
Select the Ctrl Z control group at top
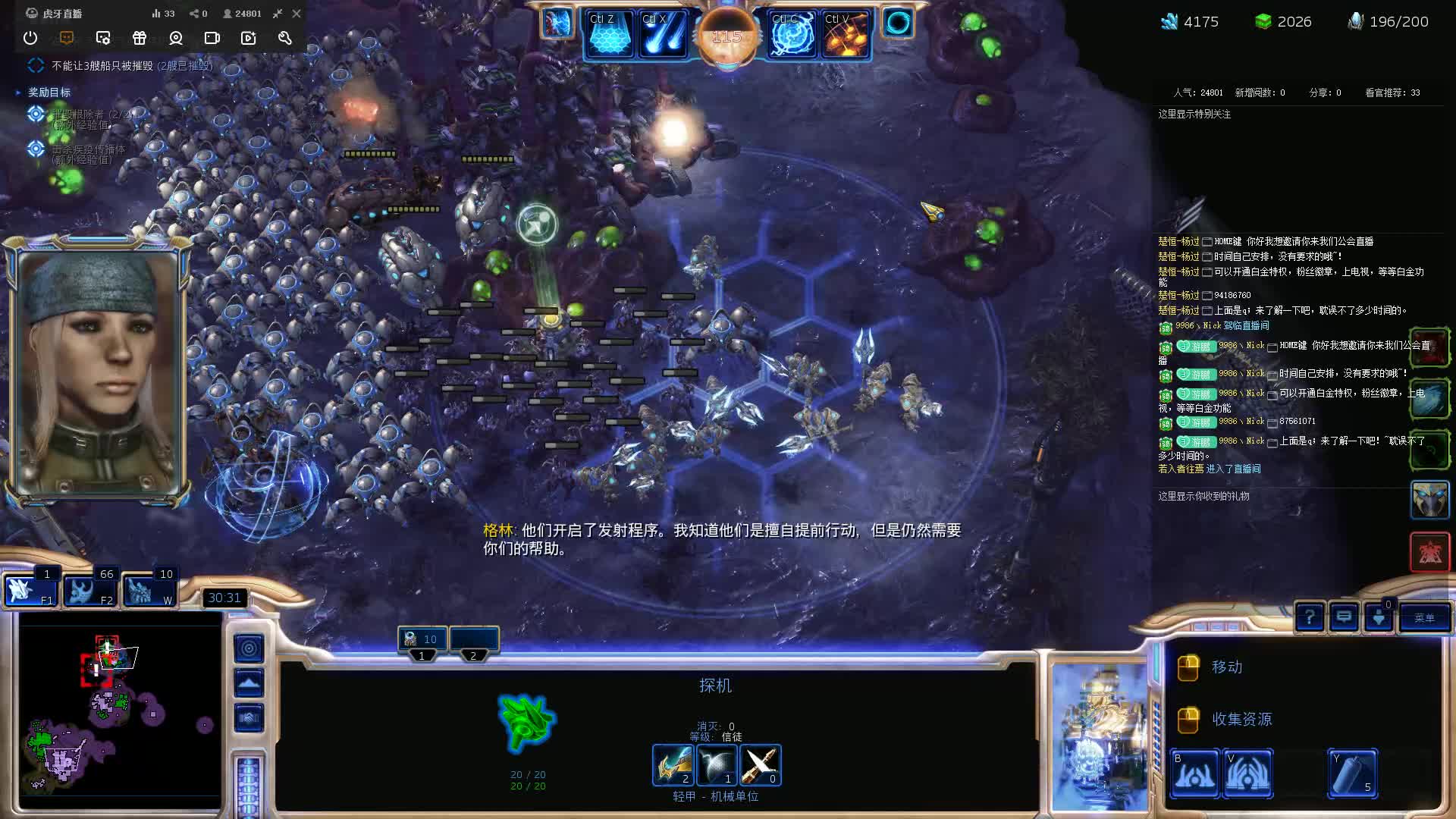[610, 32]
